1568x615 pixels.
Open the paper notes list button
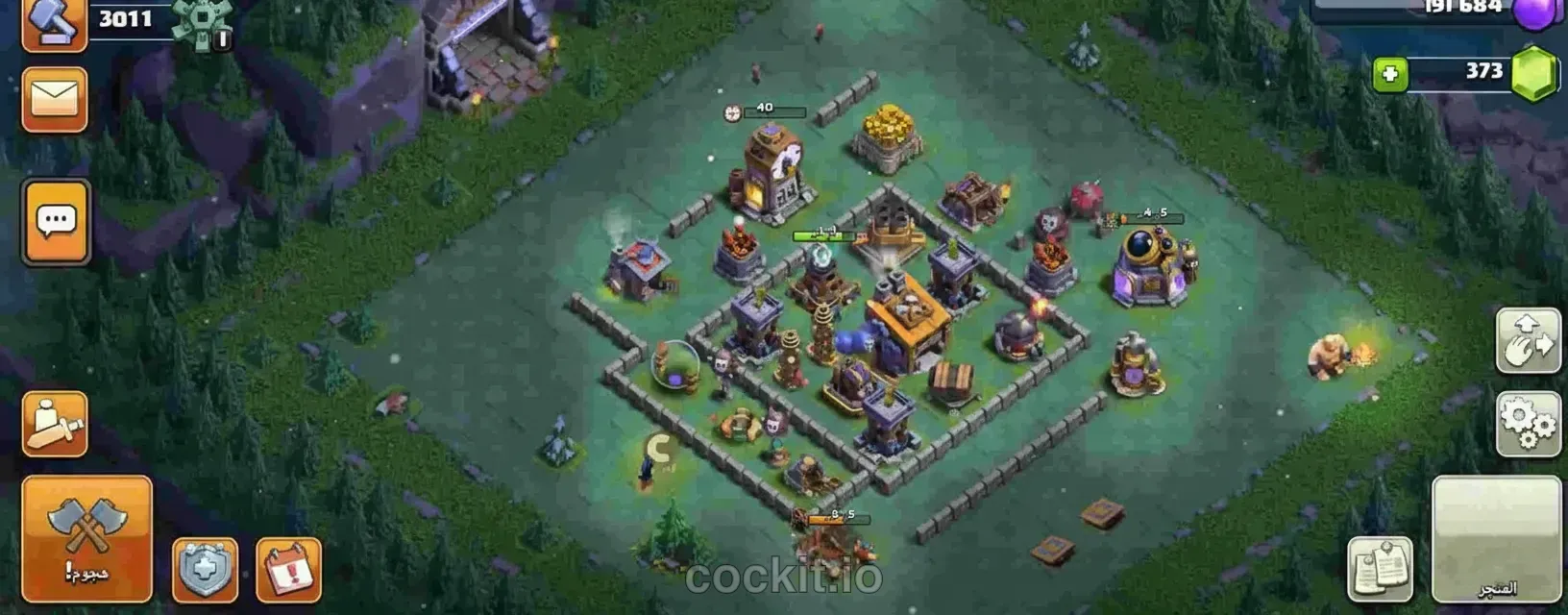[x=1380, y=569]
